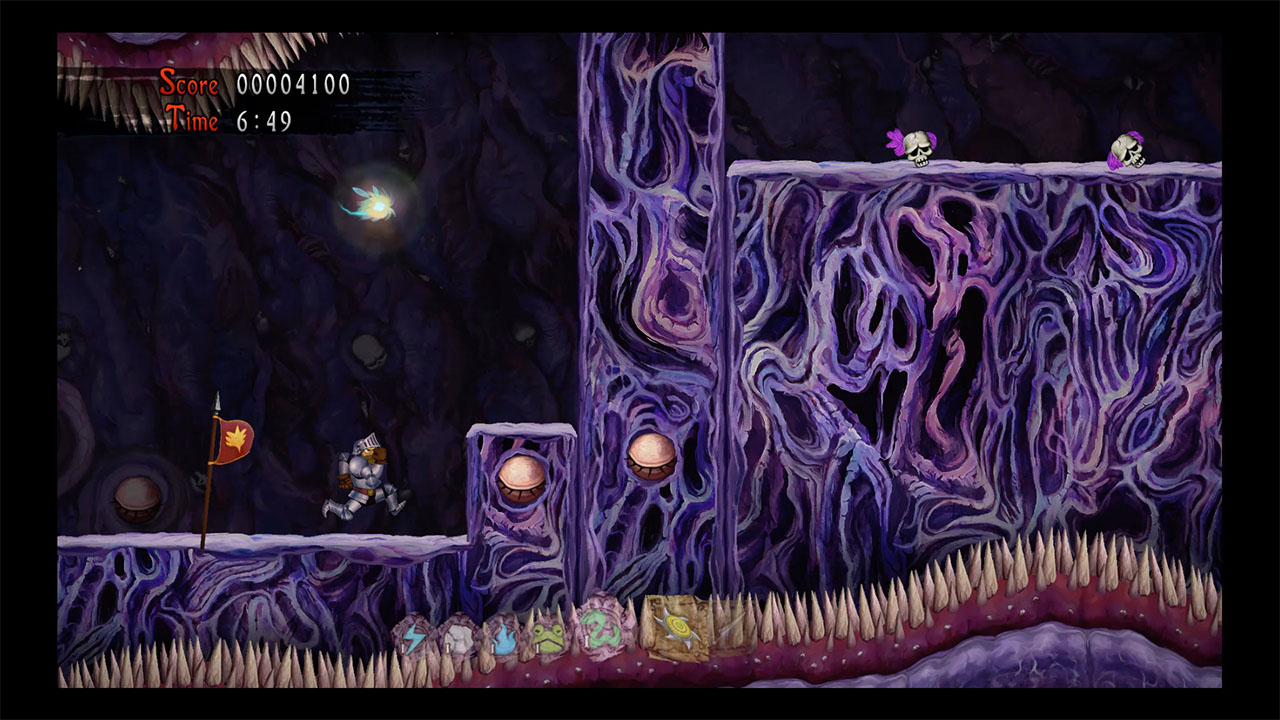Select the stone Firewall magic icon
The height and width of the screenshot is (720, 1280).
(x=459, y=634)
